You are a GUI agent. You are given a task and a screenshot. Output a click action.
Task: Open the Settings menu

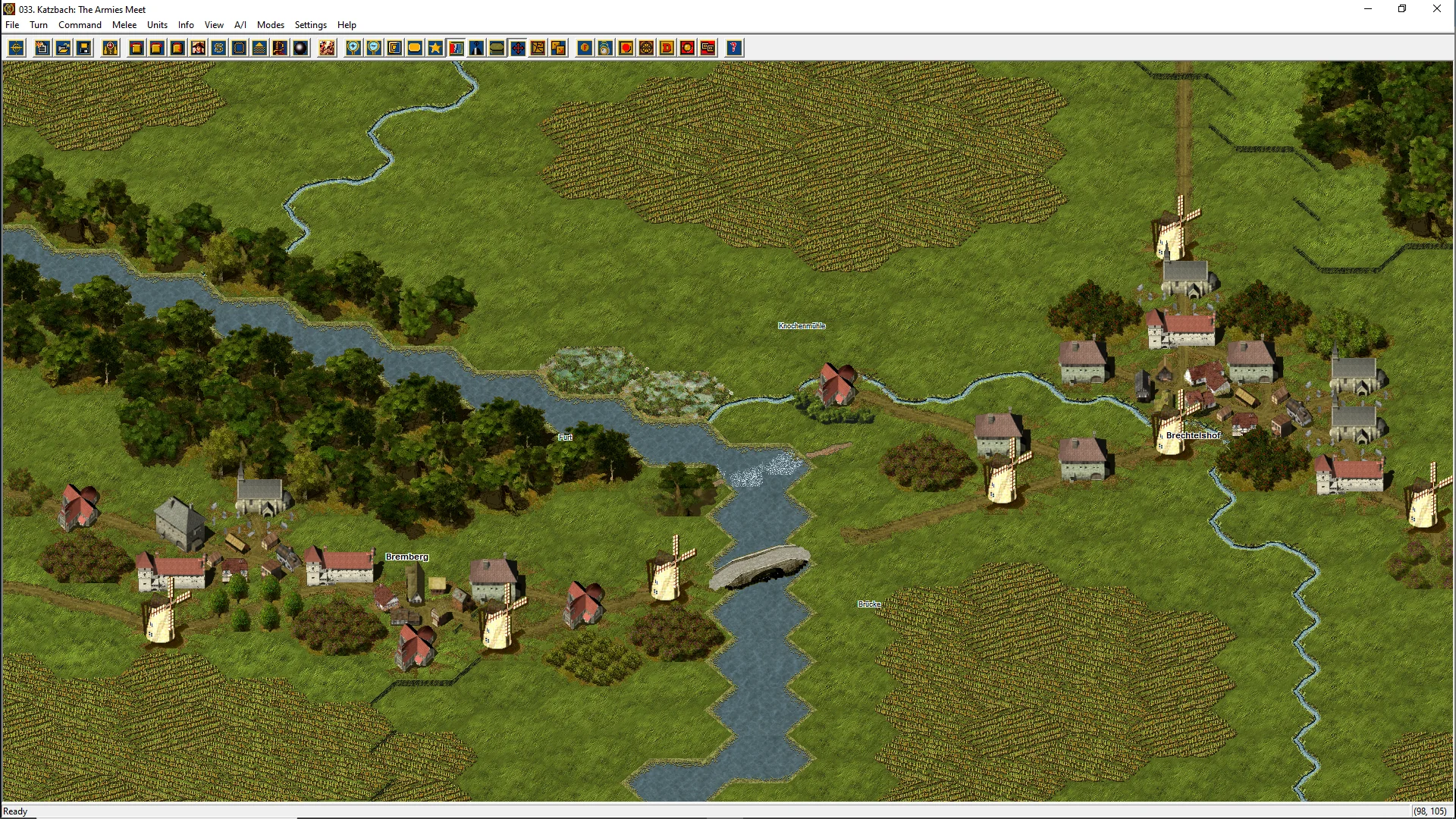311,25
